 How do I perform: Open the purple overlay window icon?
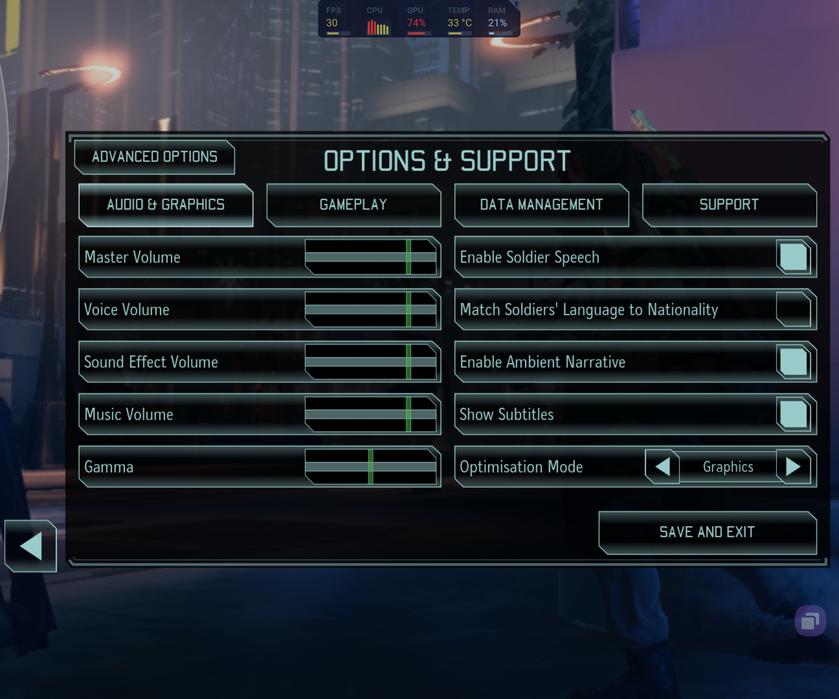pos(810,621)
